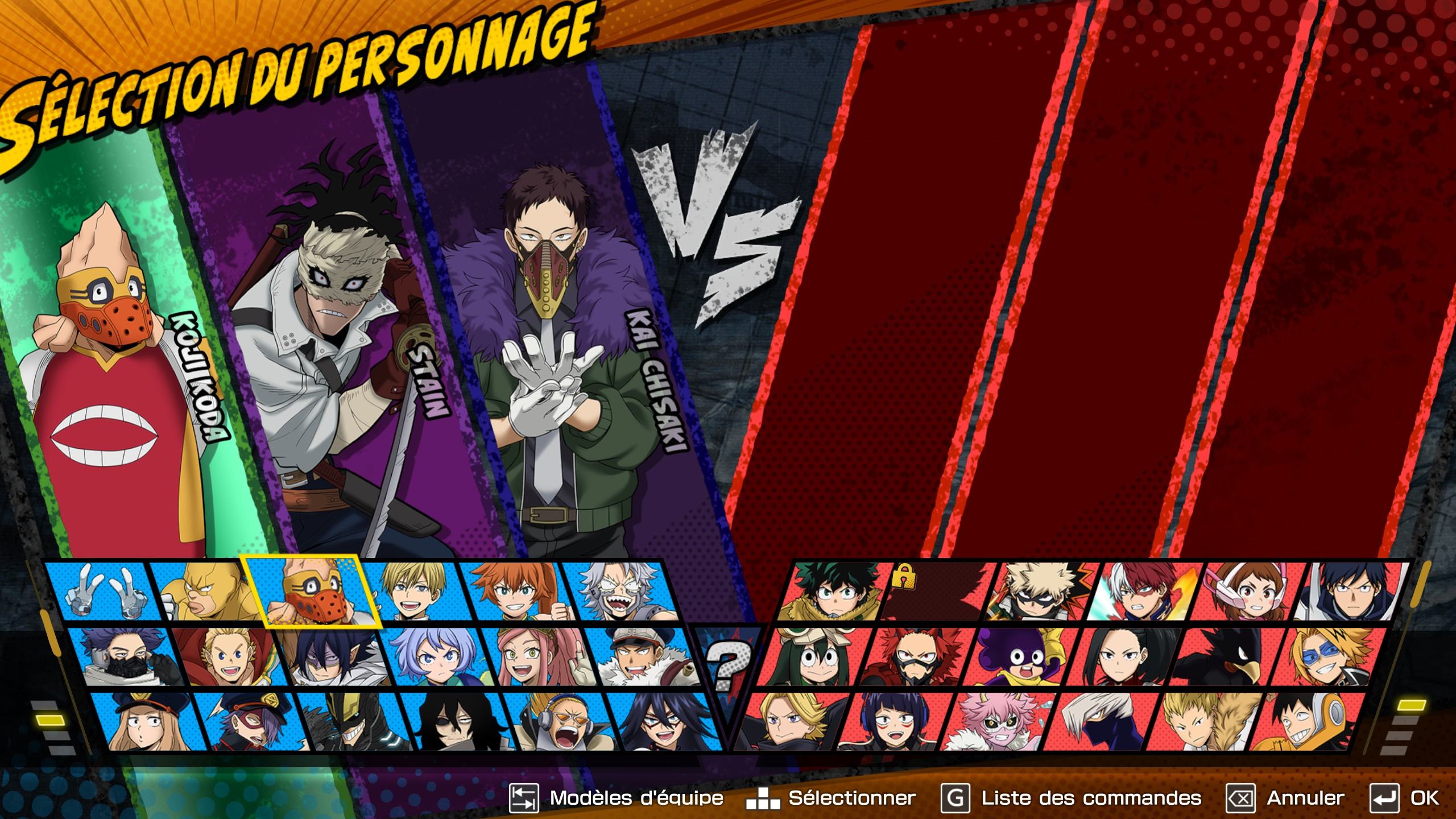The width and height of the screenshot is (1456, 819).
Task: Open the Liste des commandes
Action: click(1072, 798)
